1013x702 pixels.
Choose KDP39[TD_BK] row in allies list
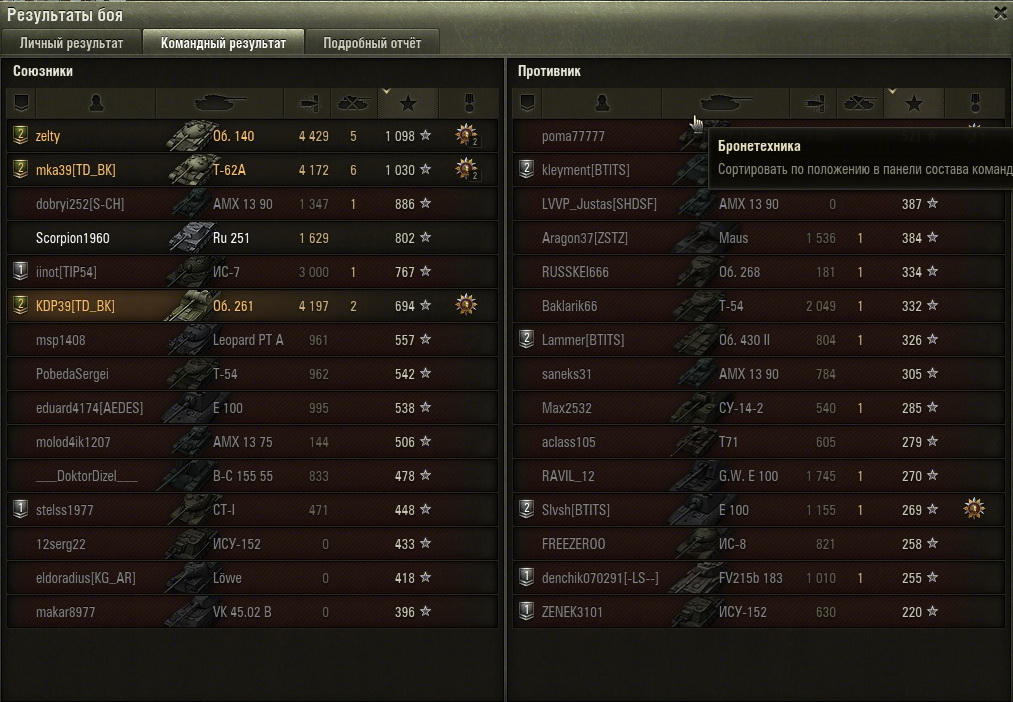point(252,306)
